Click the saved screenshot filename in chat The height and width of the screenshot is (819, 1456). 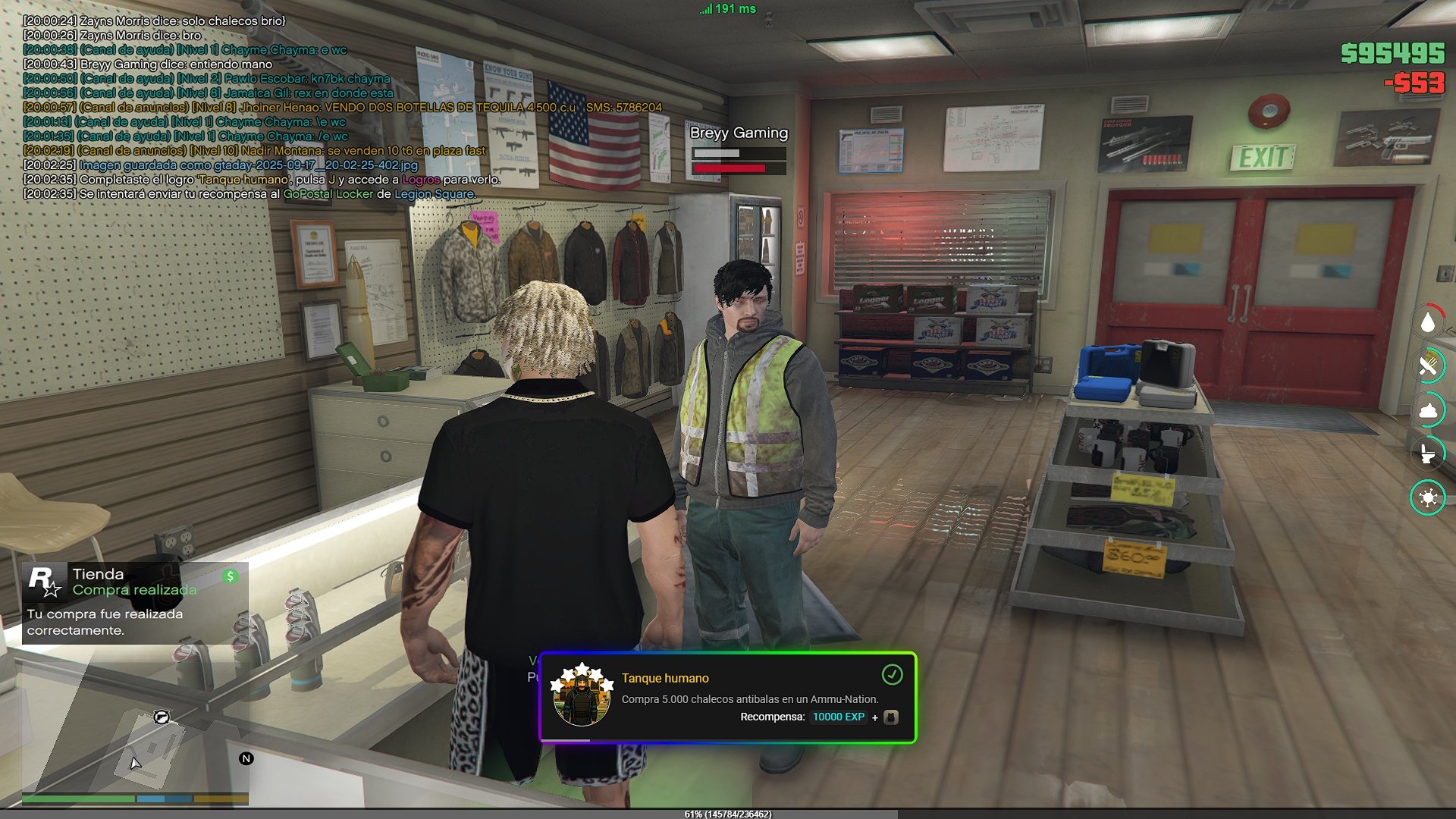point(248,165)
